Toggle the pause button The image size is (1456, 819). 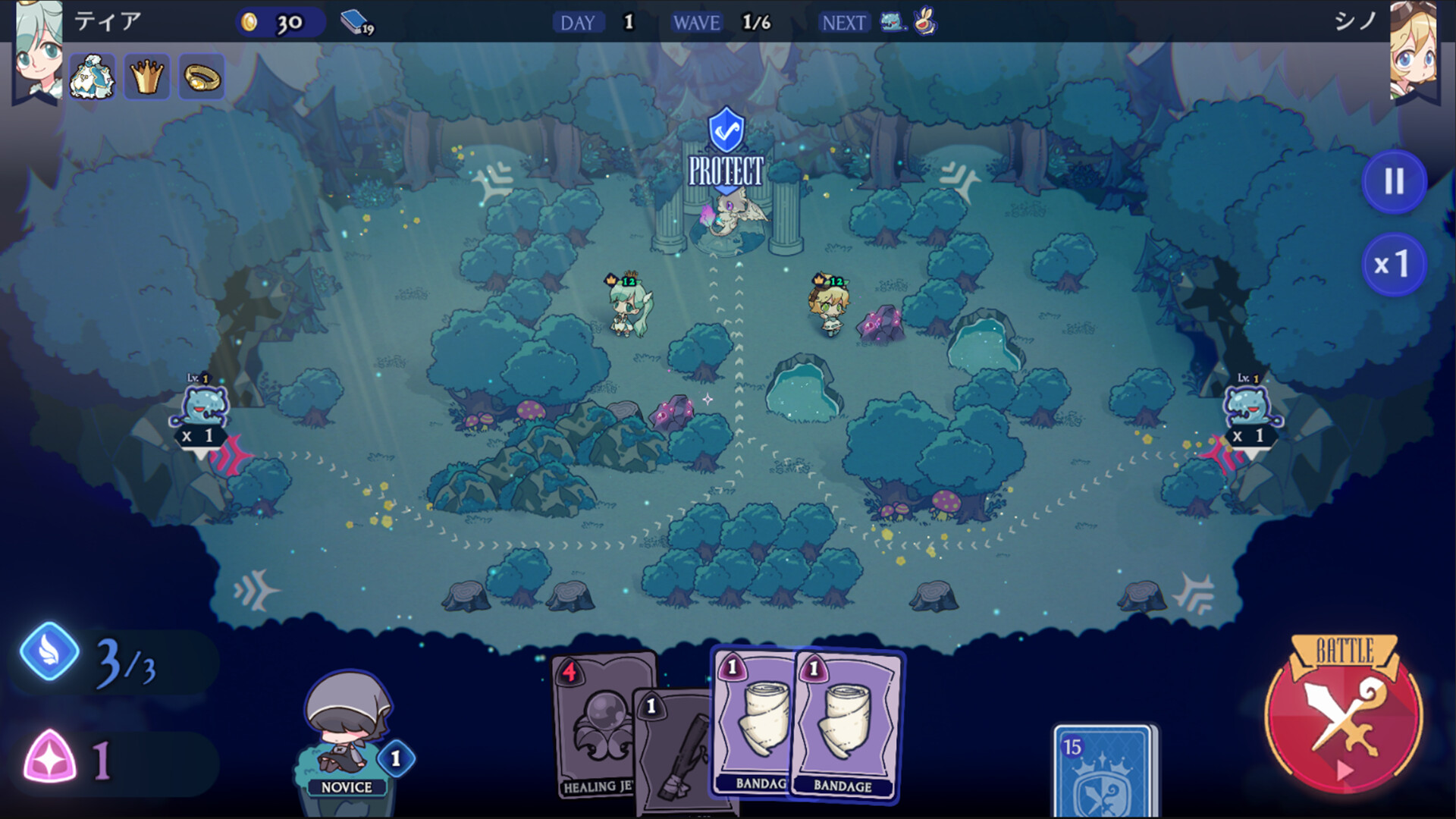pyautogui.click(x=1394, y=180)
